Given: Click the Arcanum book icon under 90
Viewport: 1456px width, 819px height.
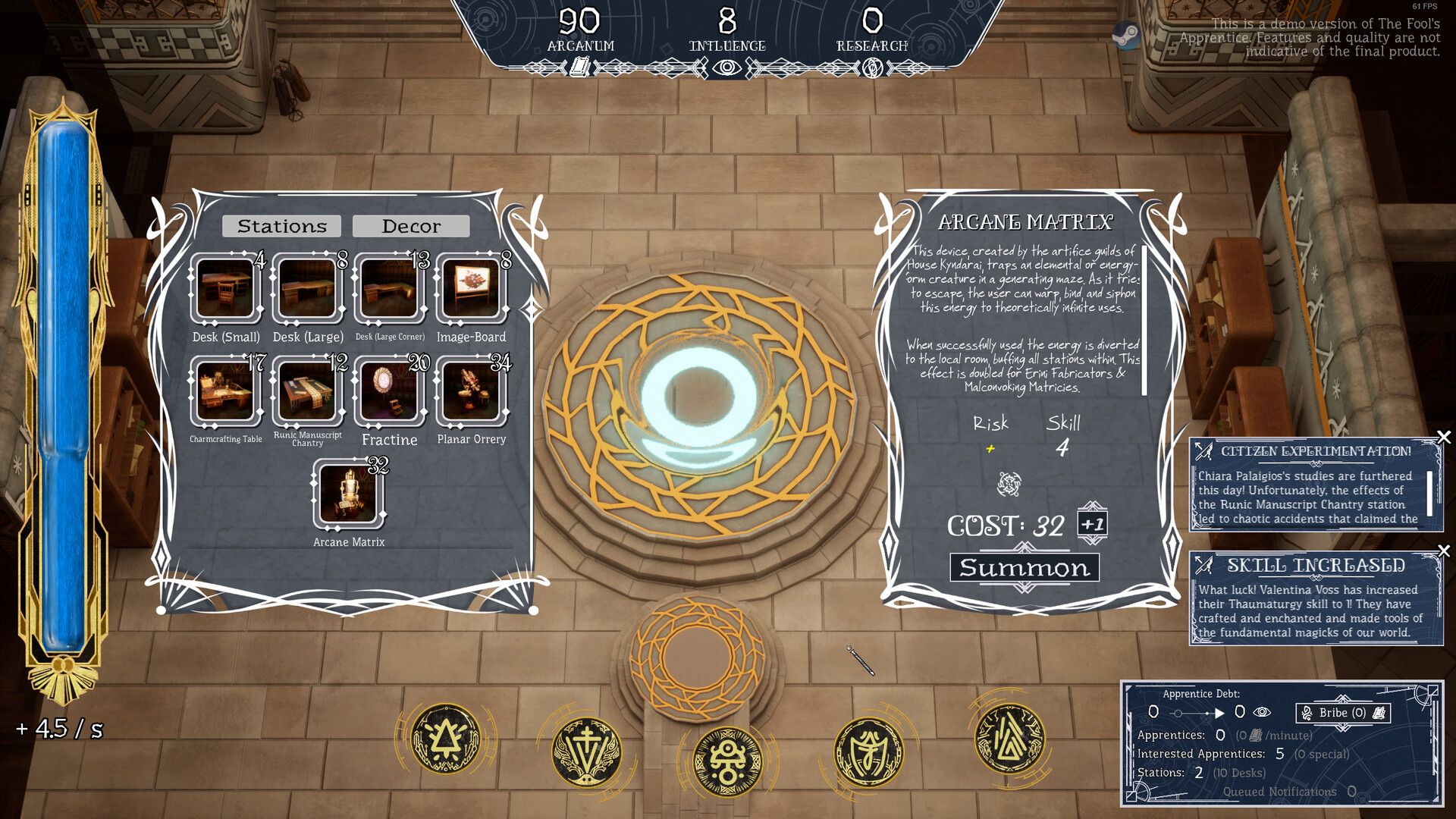Looking at the screenshot, I should [579, 67].
